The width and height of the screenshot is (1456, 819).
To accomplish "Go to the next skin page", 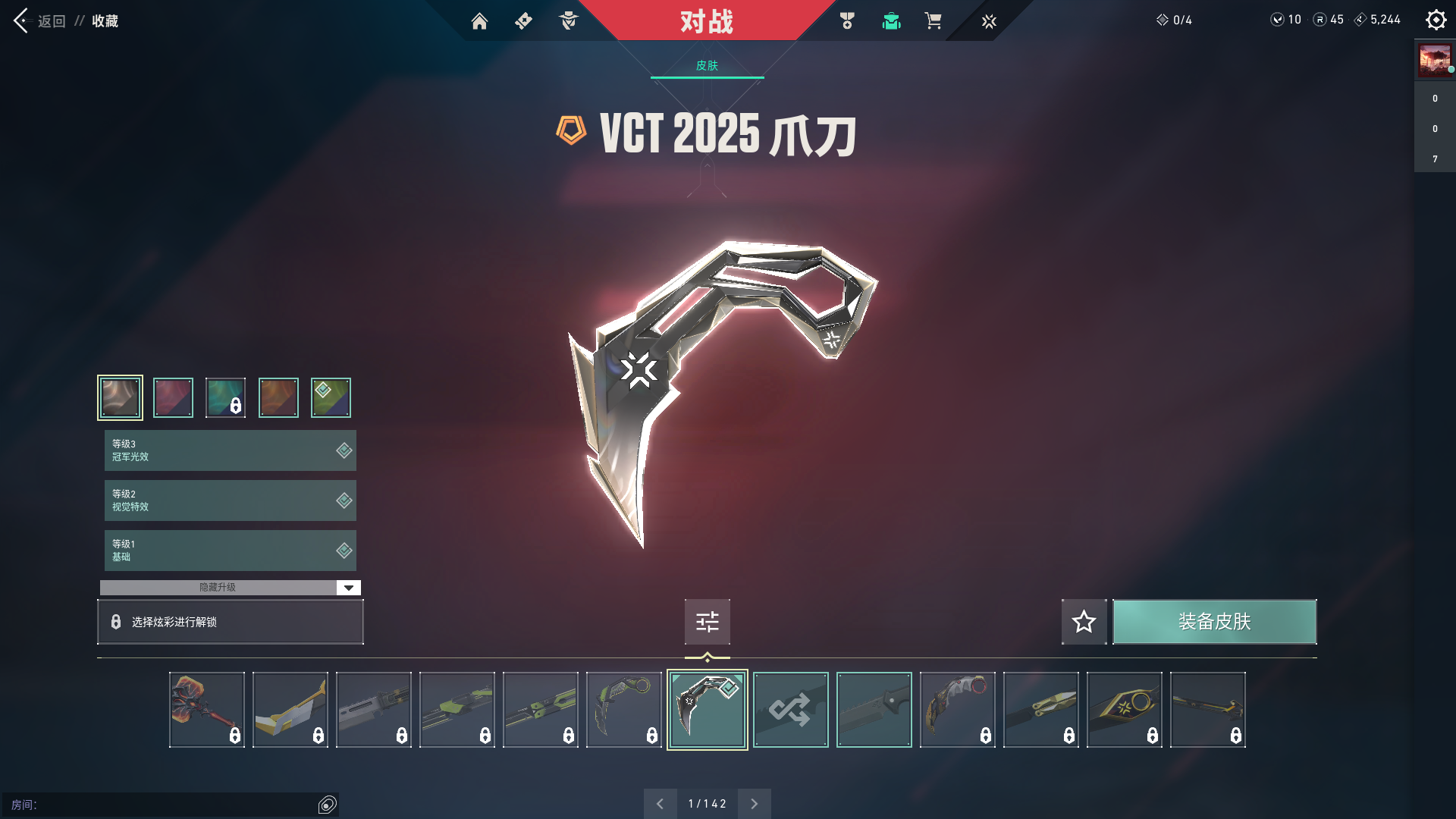I will (x=754, y=804).
